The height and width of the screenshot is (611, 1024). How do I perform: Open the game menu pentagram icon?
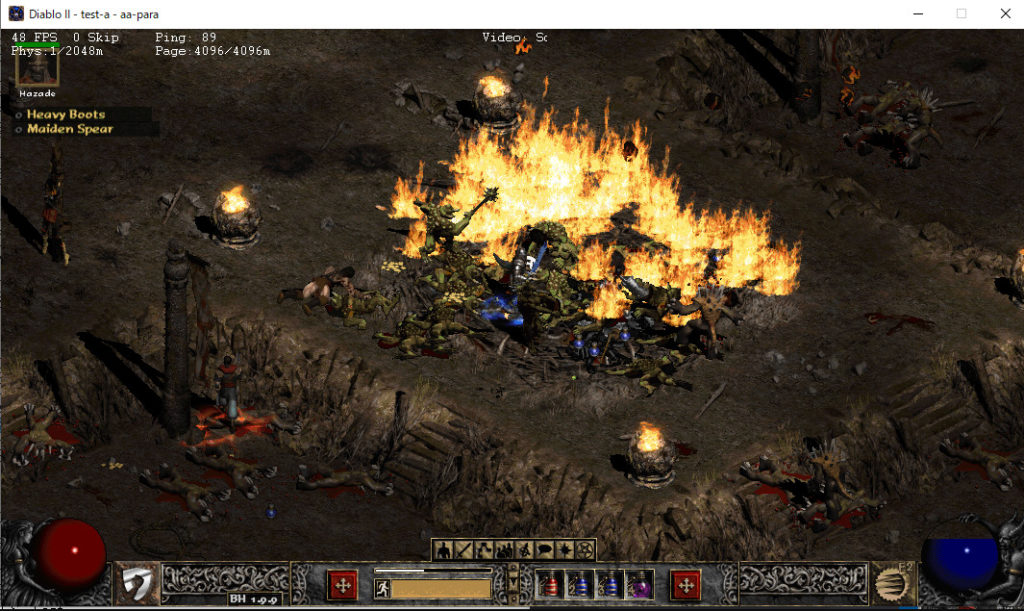pyautogui.click(x=585, y=550)
